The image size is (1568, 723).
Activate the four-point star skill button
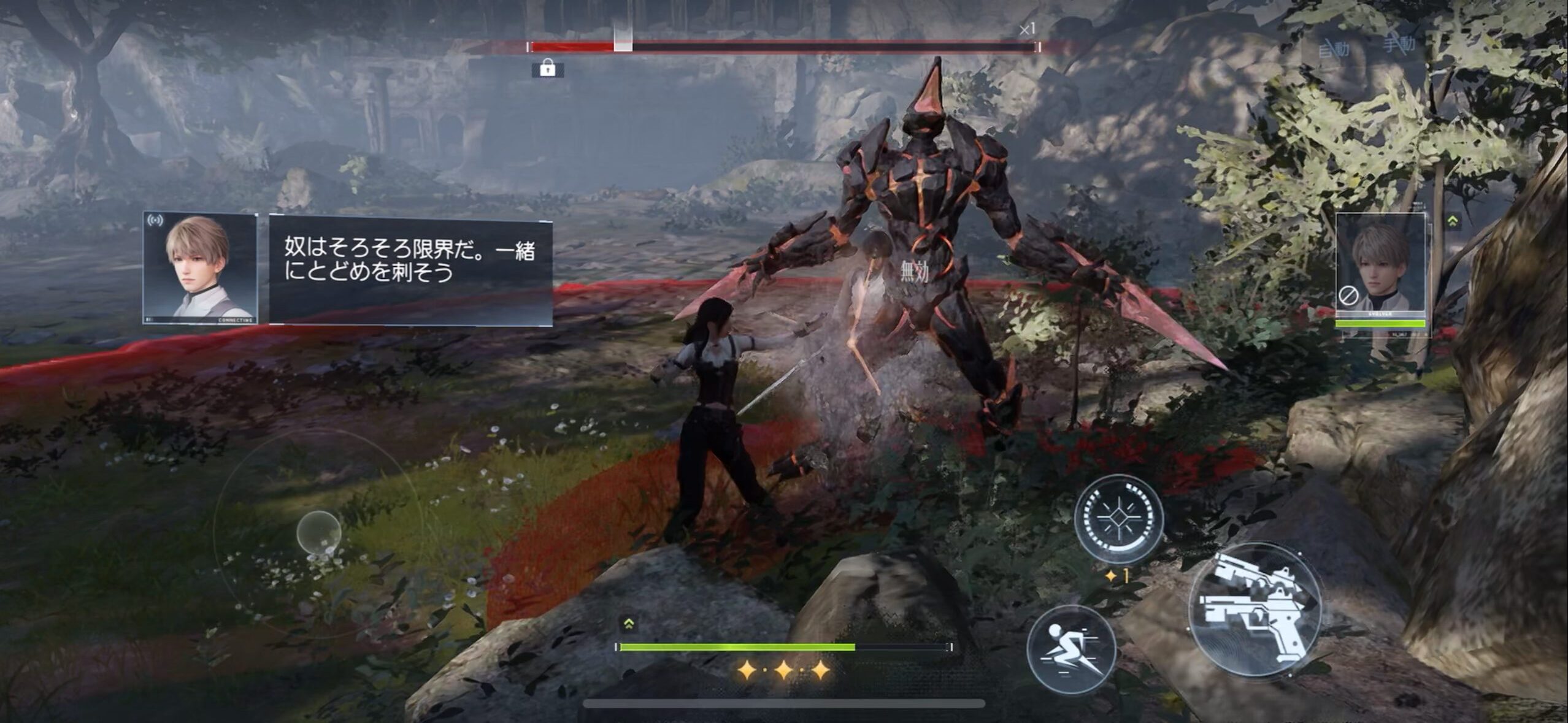coord(1118,519)
